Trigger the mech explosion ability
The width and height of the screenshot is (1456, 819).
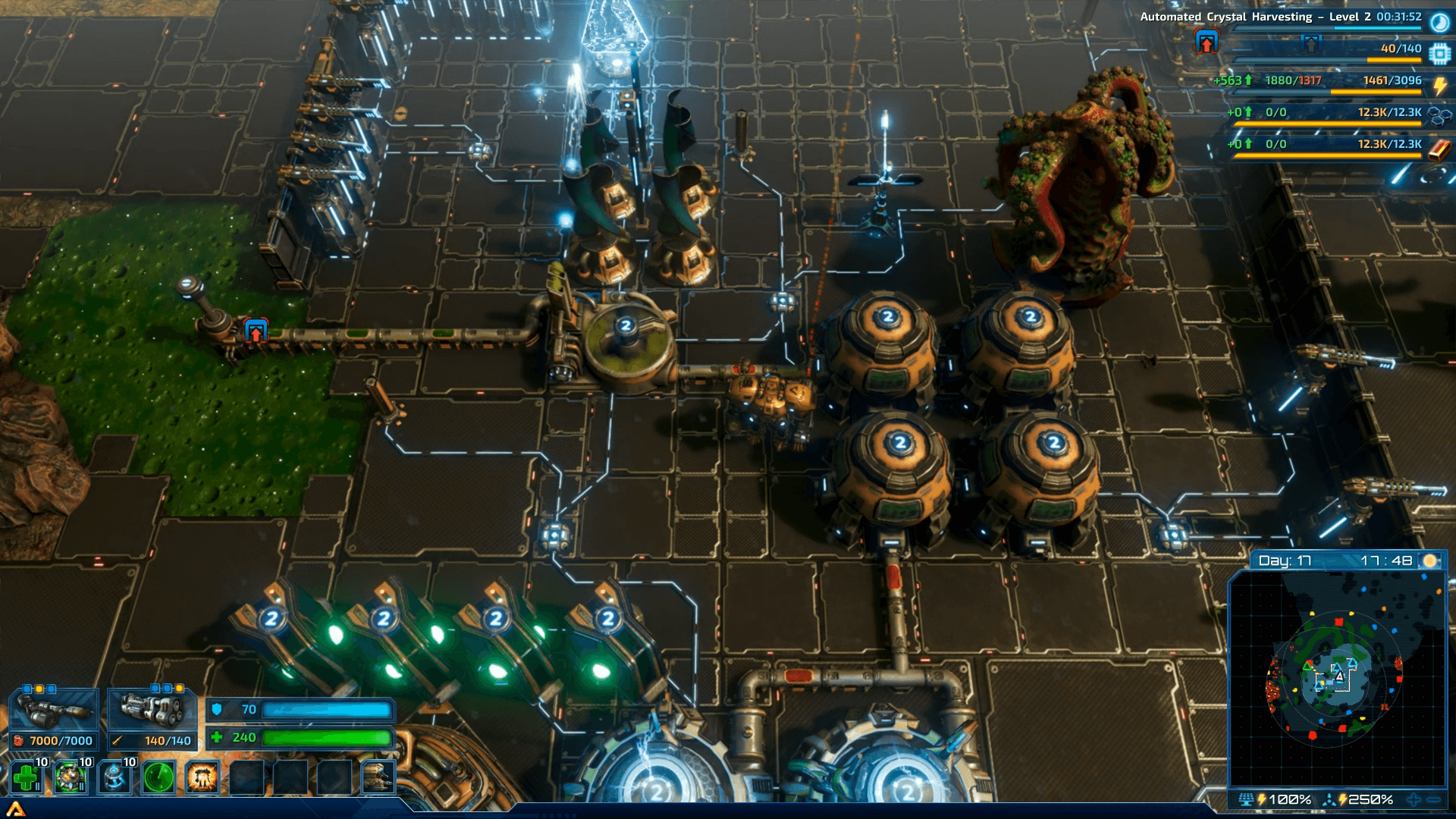202,777
